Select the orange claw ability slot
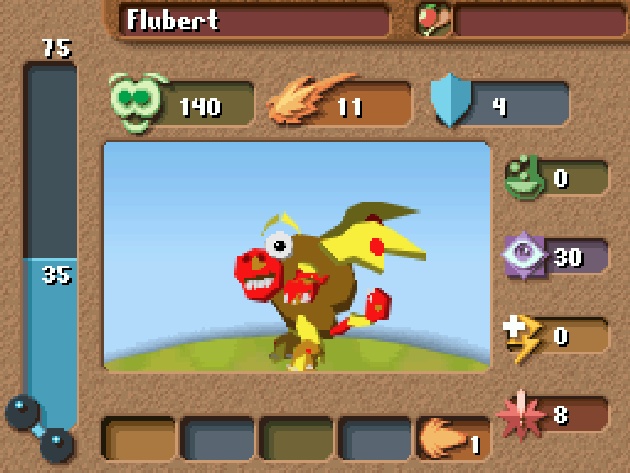The height and width of the screenshot is (473, 630). point(451,441)
